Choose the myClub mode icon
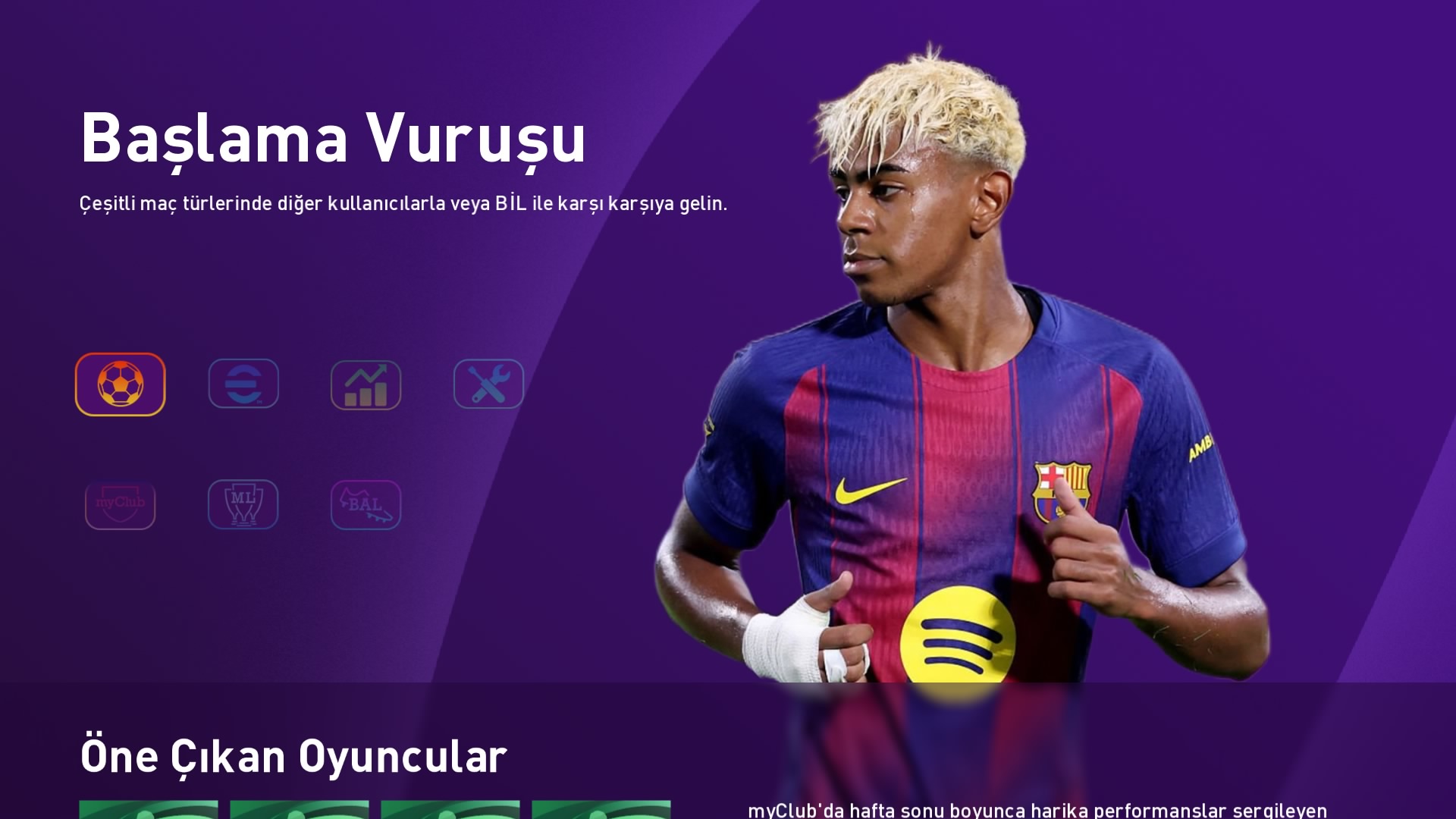 [120, 504]
